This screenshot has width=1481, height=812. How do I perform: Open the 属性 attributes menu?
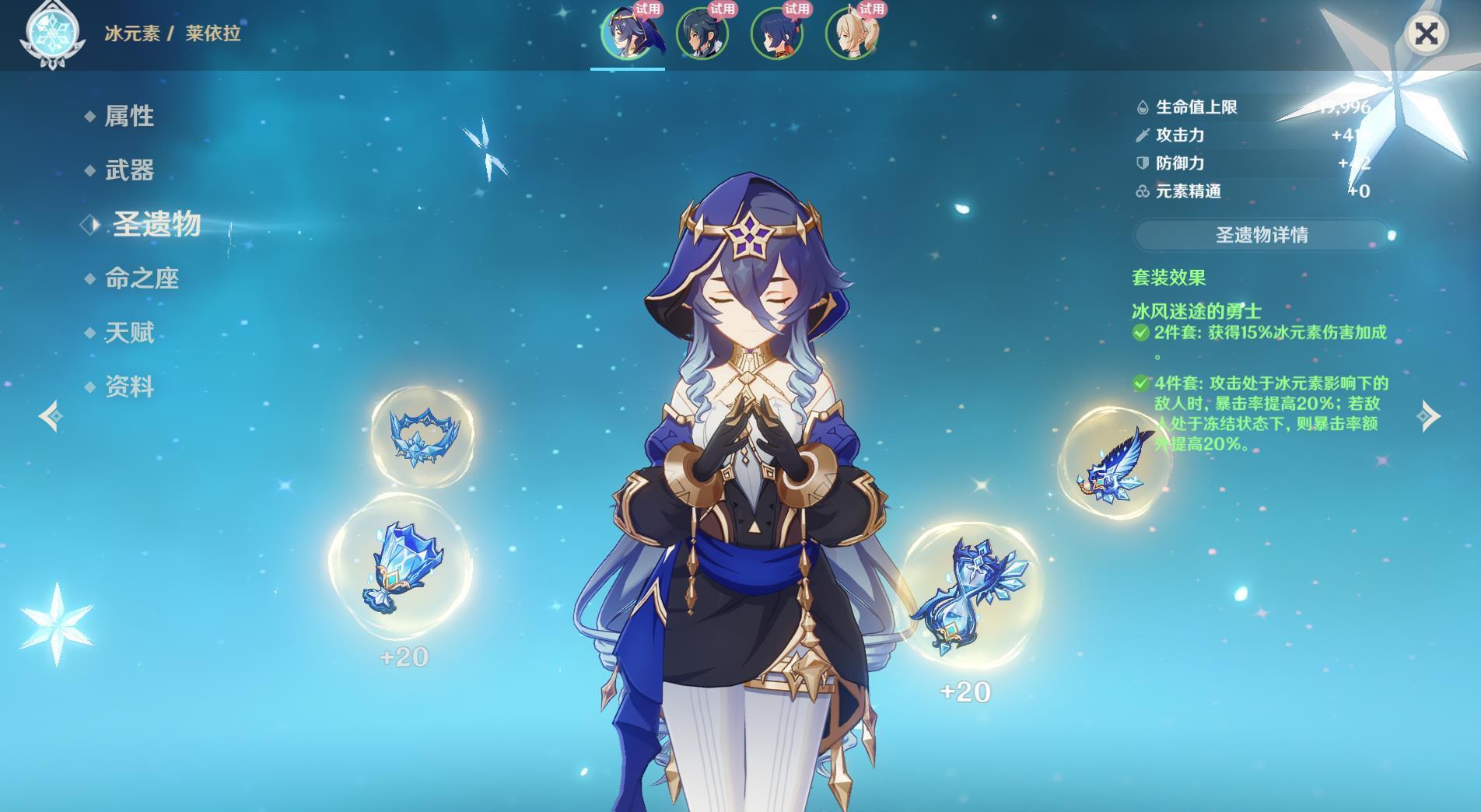pos(129,117)
